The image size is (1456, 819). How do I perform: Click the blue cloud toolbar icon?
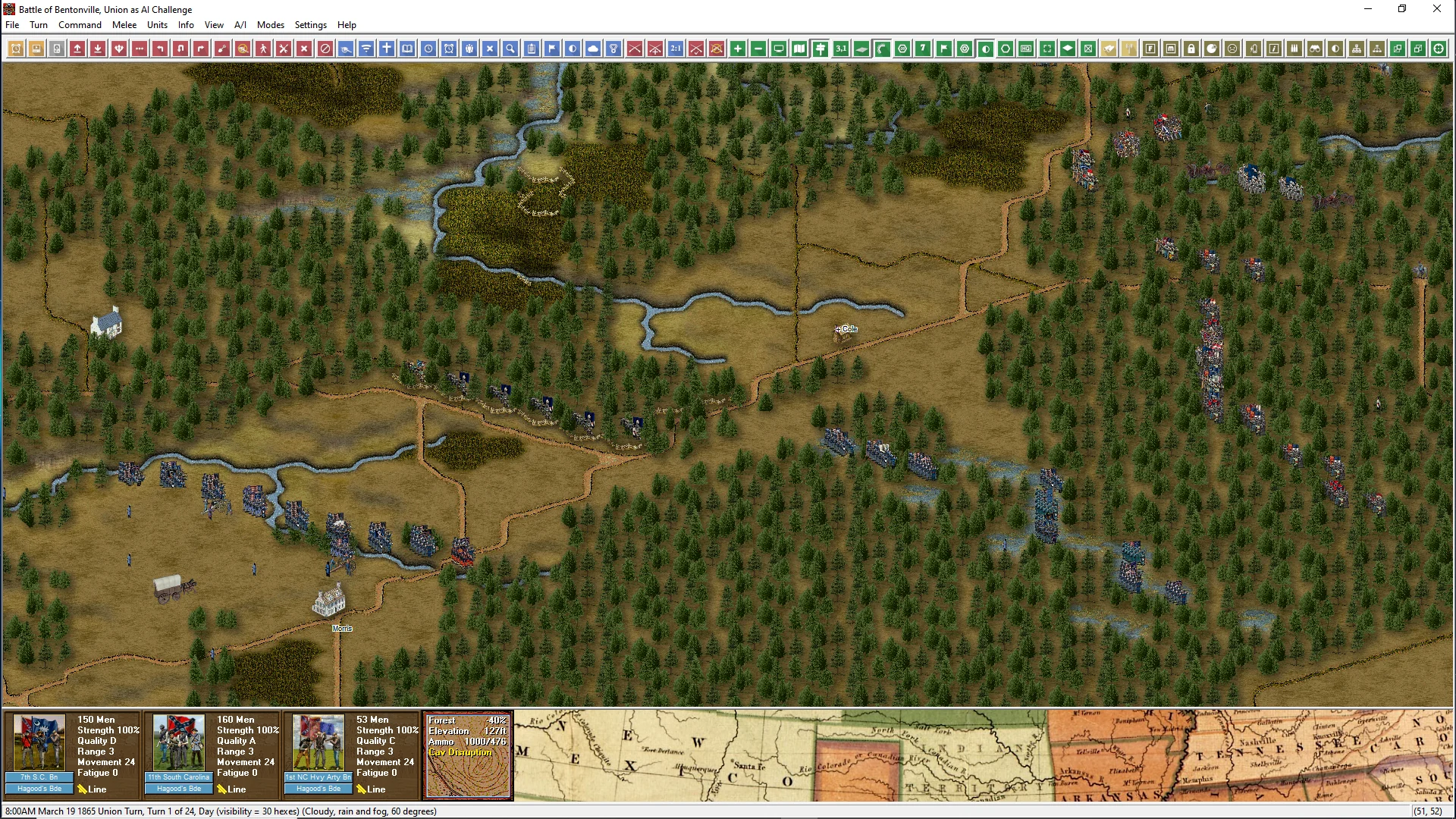click(593, 49)
